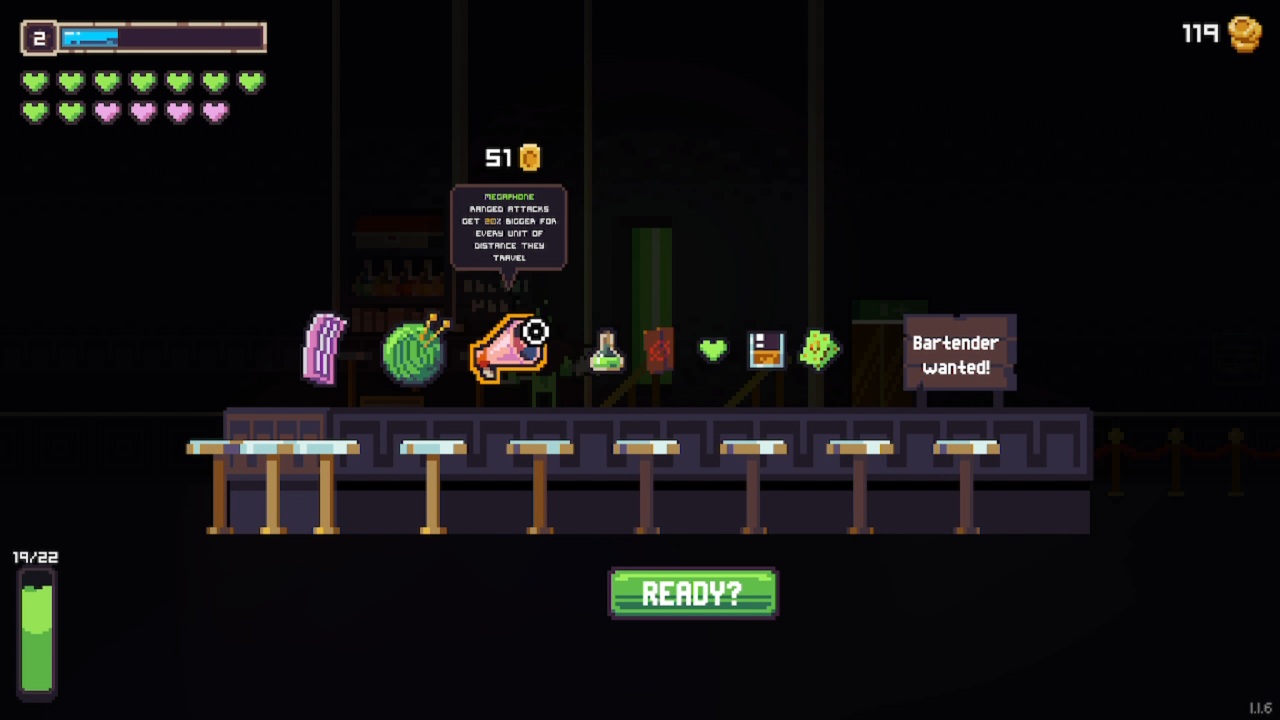Click the Bartender wanted sign
Screen dimensions: 1280x720
click(957, 353)
